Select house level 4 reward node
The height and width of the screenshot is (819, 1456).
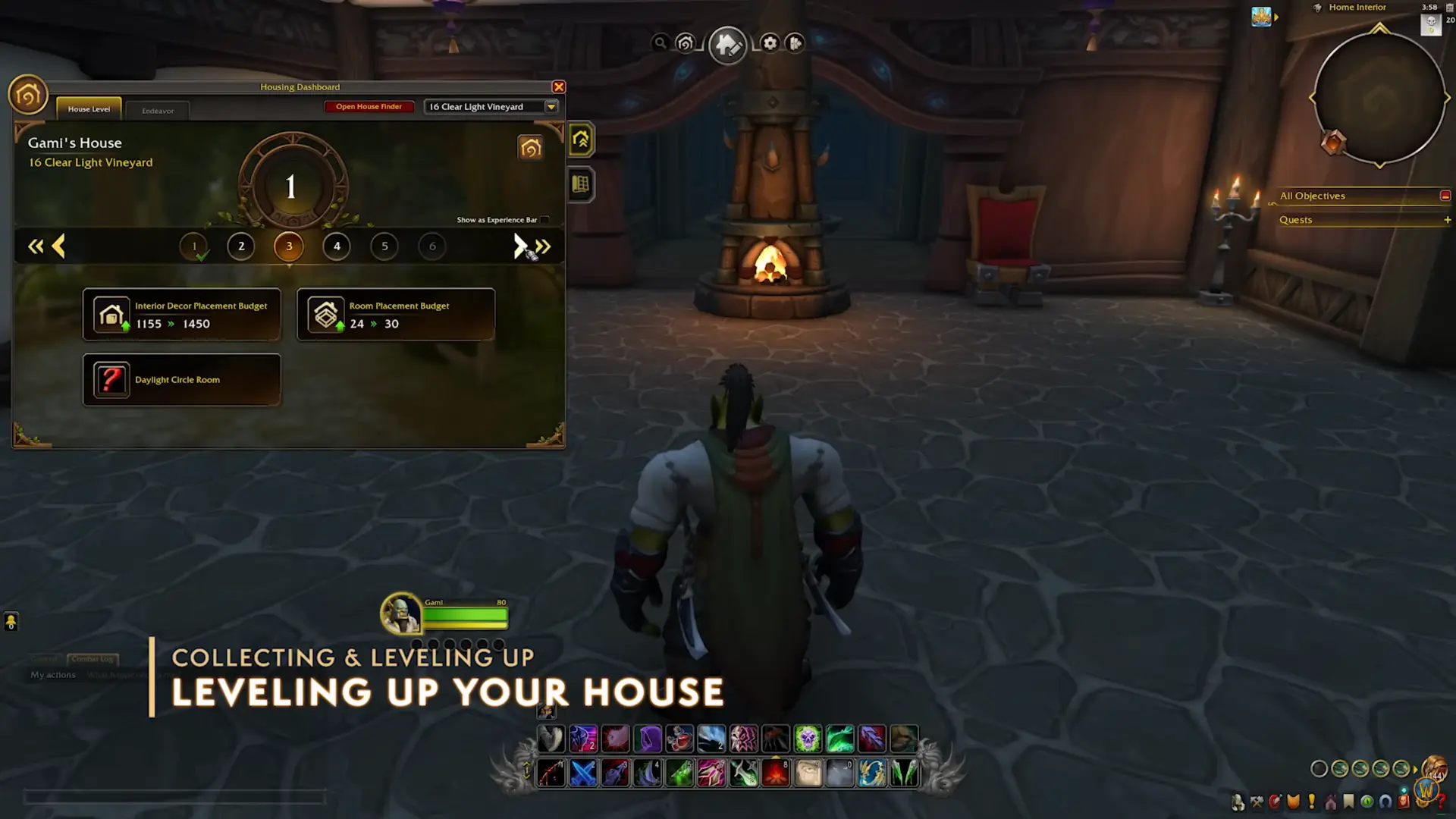[x=337, y=246]
